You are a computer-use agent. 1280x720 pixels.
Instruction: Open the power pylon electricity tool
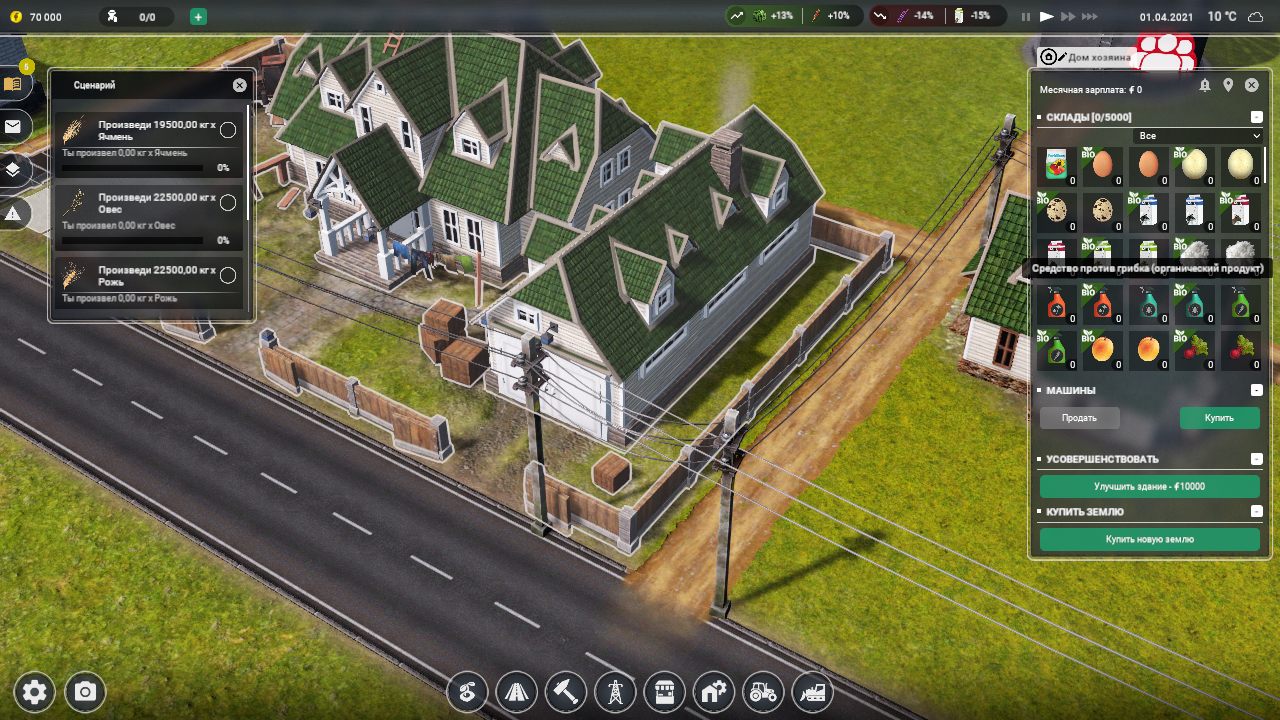click(614, 692)
